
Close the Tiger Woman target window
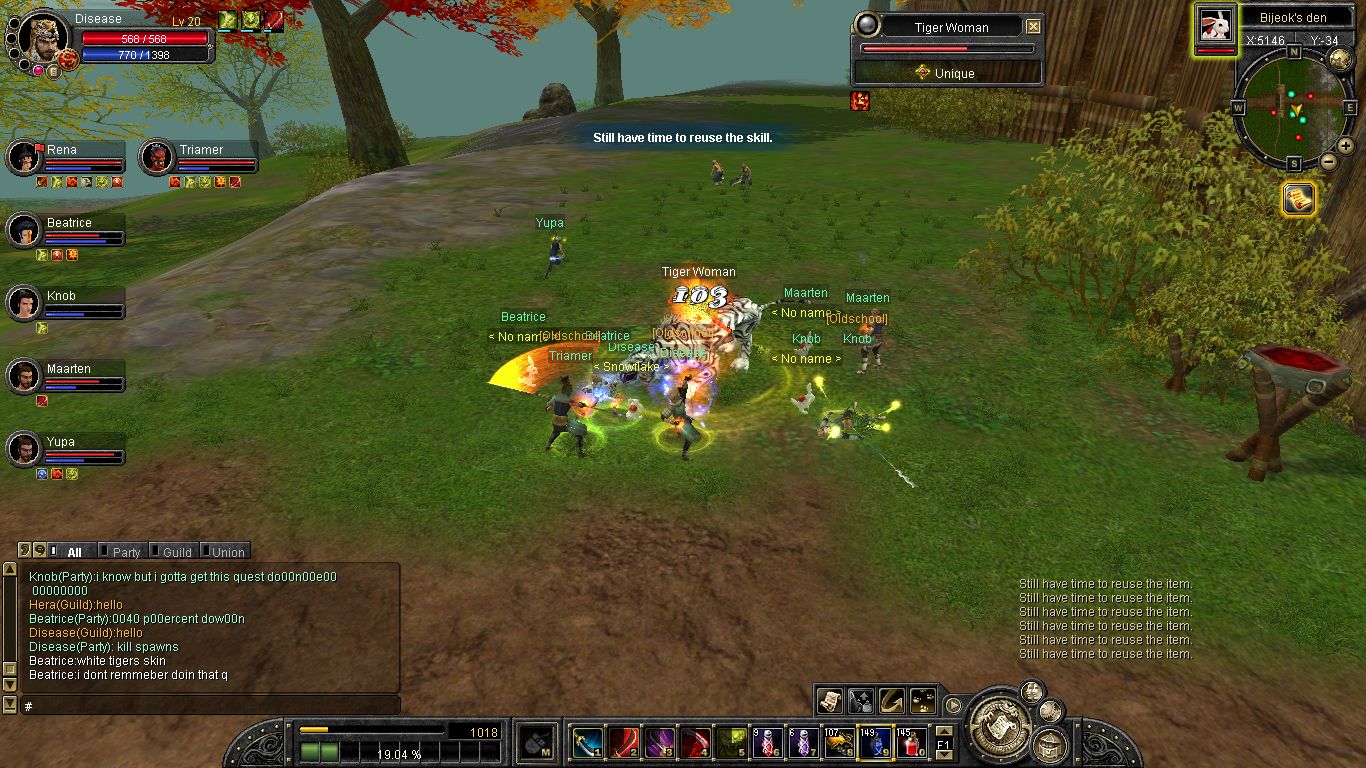tap(1033, 27)
